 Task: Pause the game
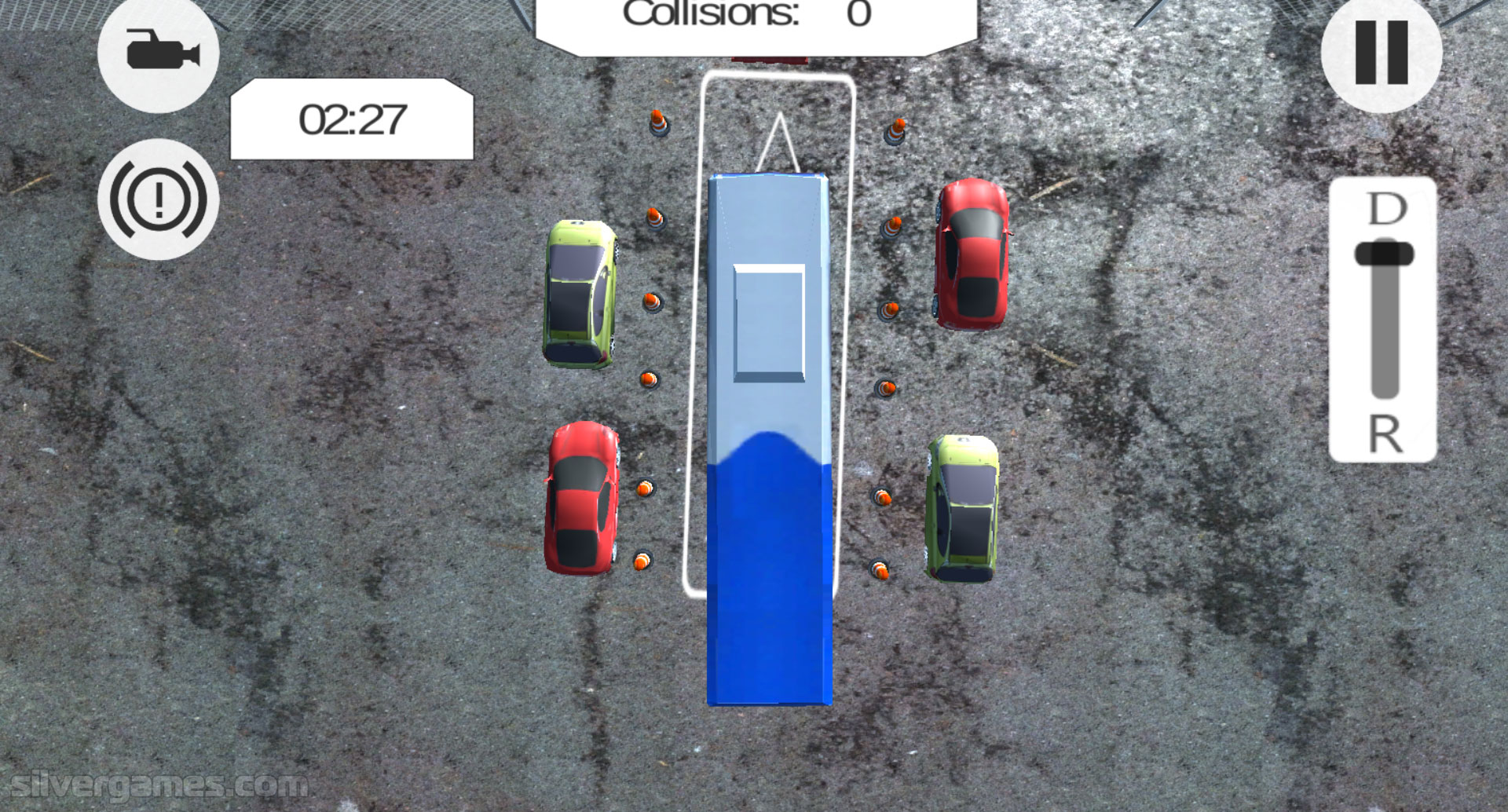point(1382,53)
